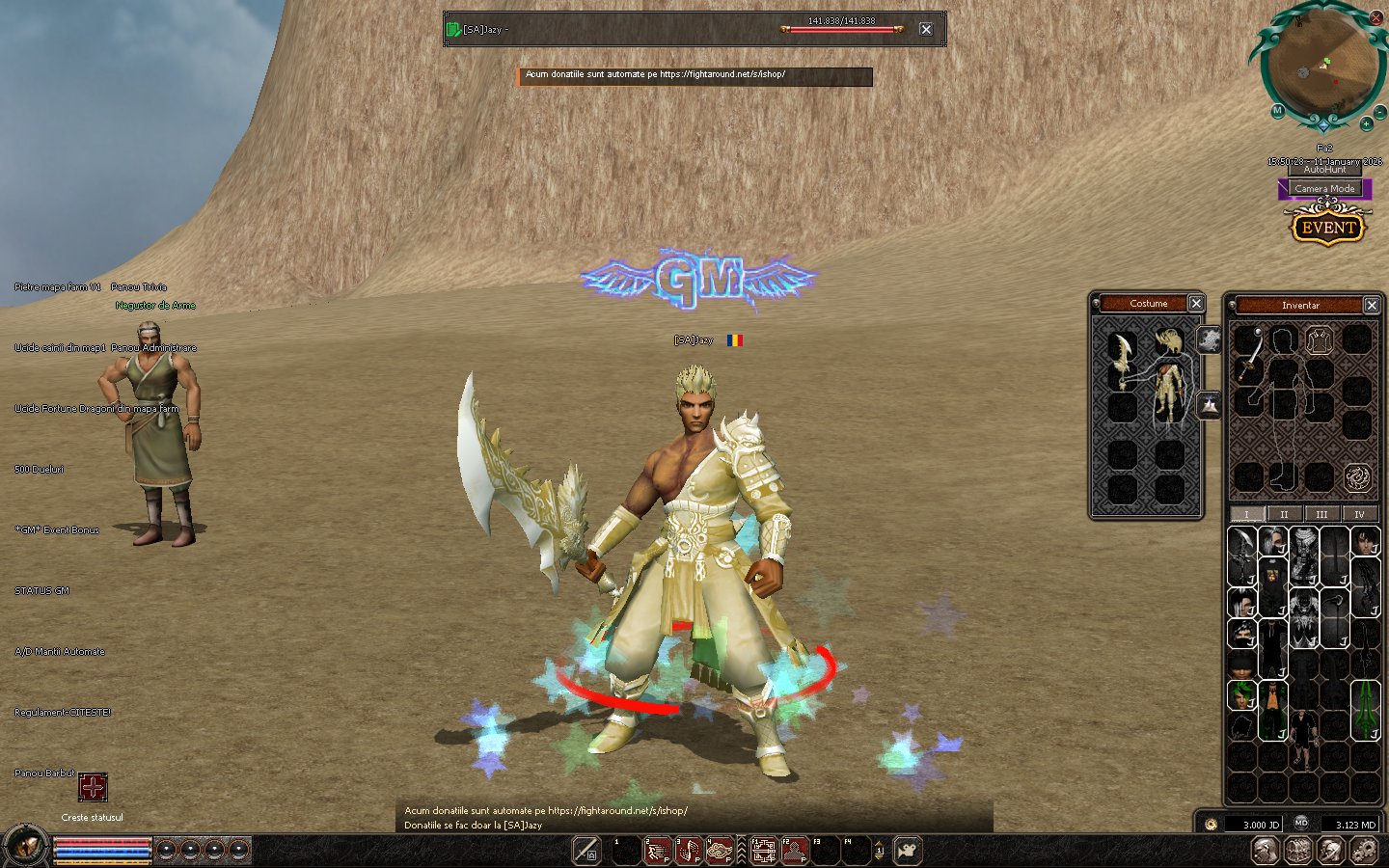The height and width of the screenshot is (868, 1389).
Task: Click the camera icon on the hotbar
Action: 907,851
